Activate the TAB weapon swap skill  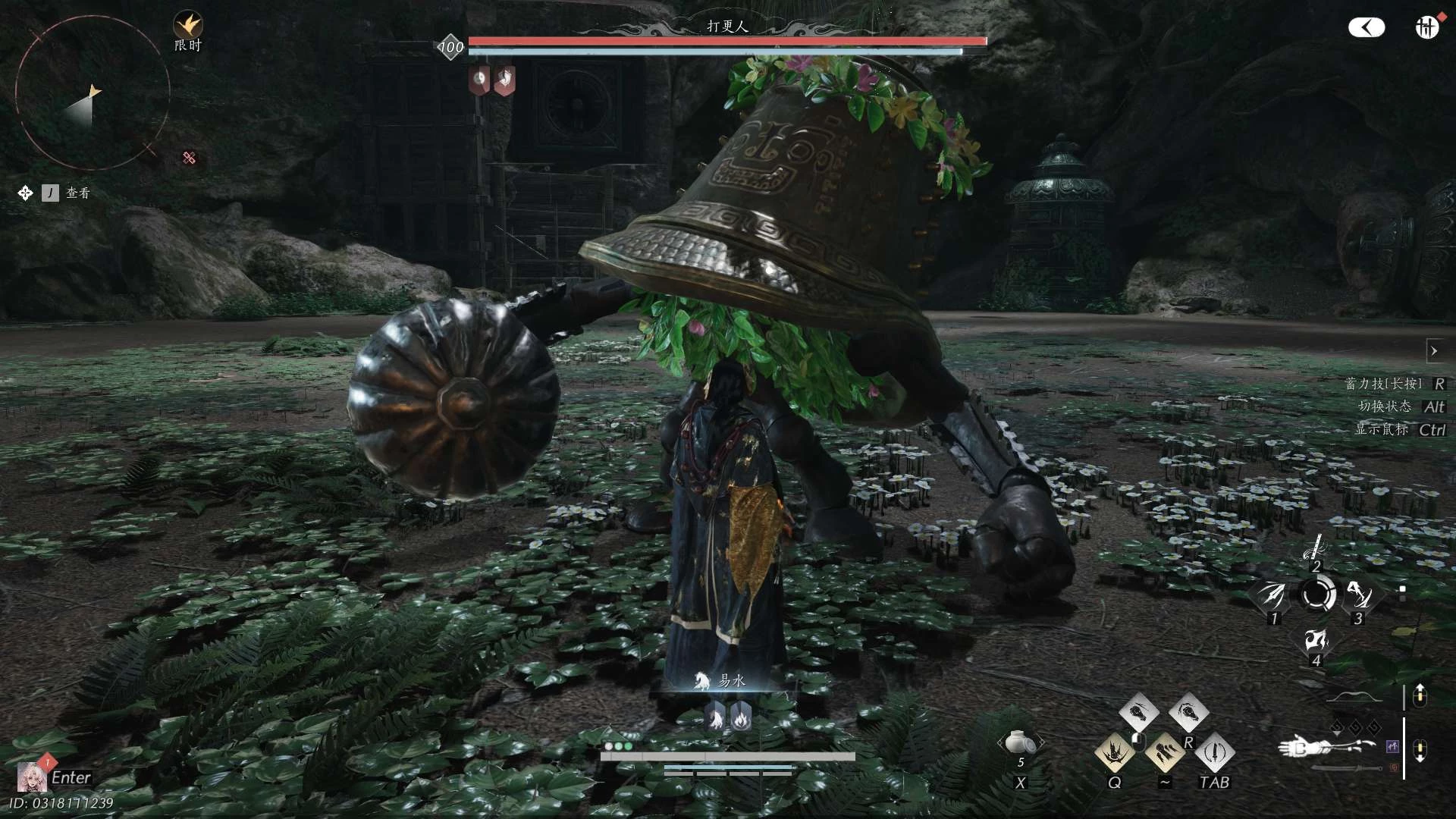[1214, 752]
